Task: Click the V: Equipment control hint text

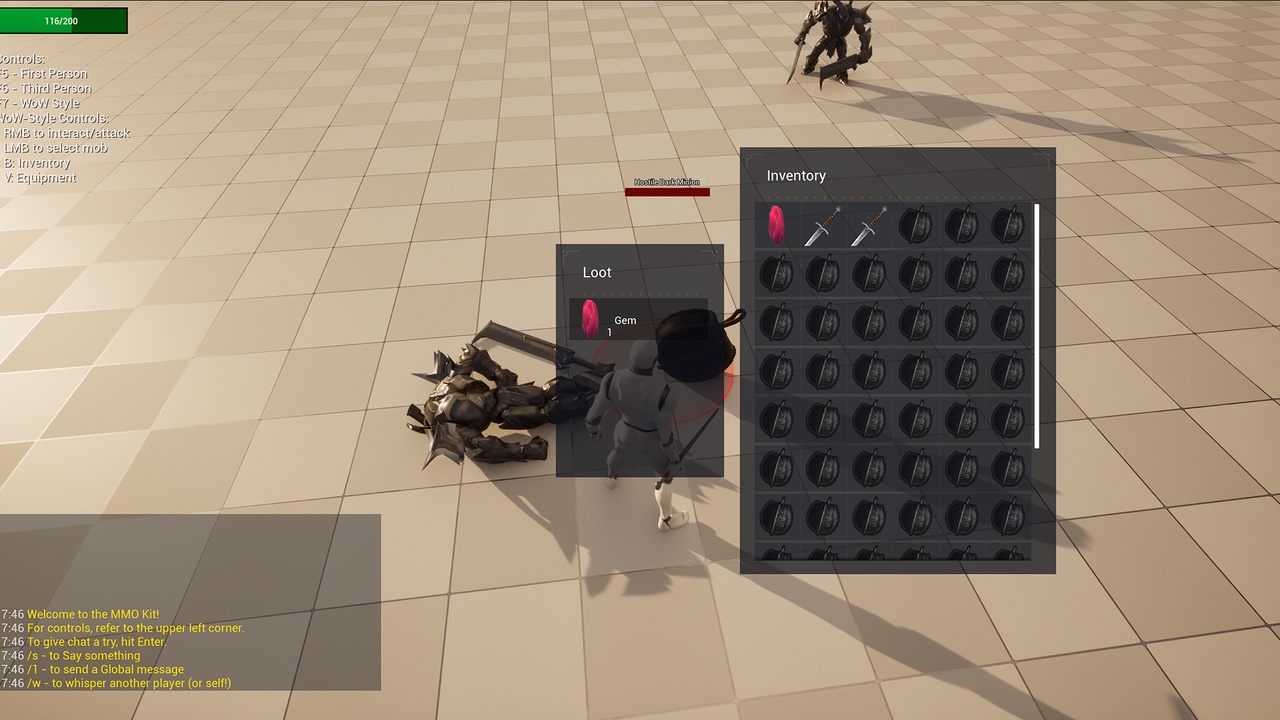Action: tap(40, 177)
